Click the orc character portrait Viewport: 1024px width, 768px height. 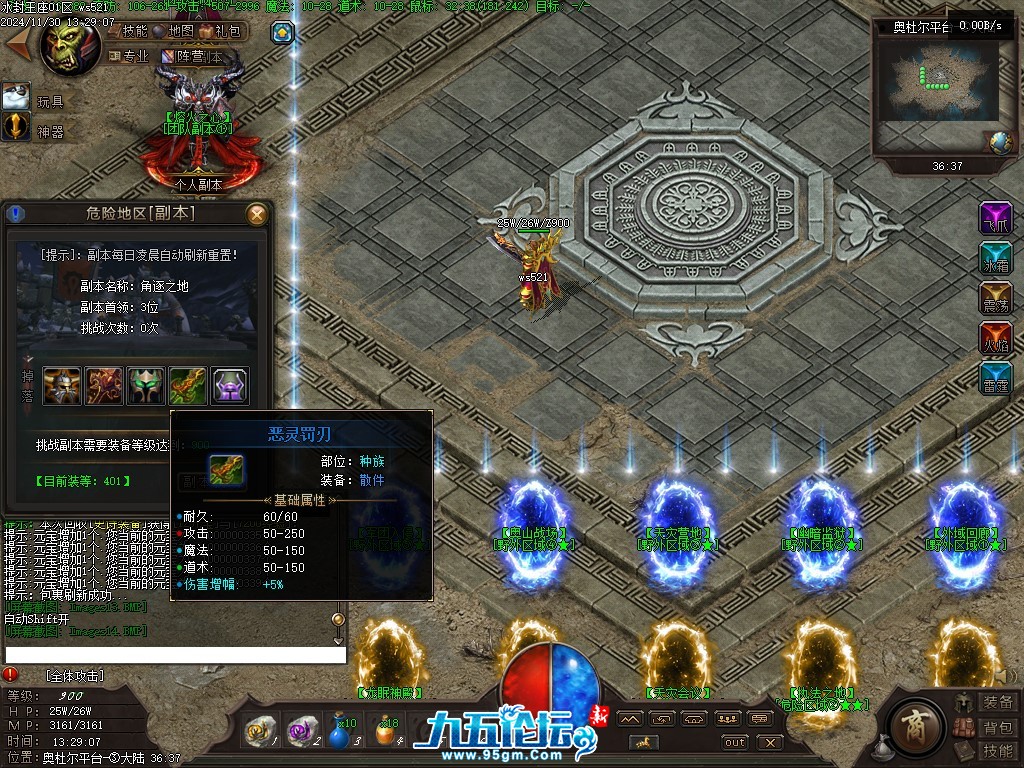pos(69,45)
